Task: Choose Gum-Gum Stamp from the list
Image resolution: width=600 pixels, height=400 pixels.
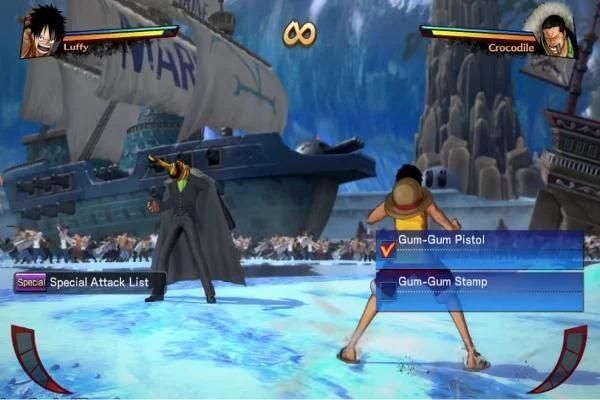Action: point(478,283)
